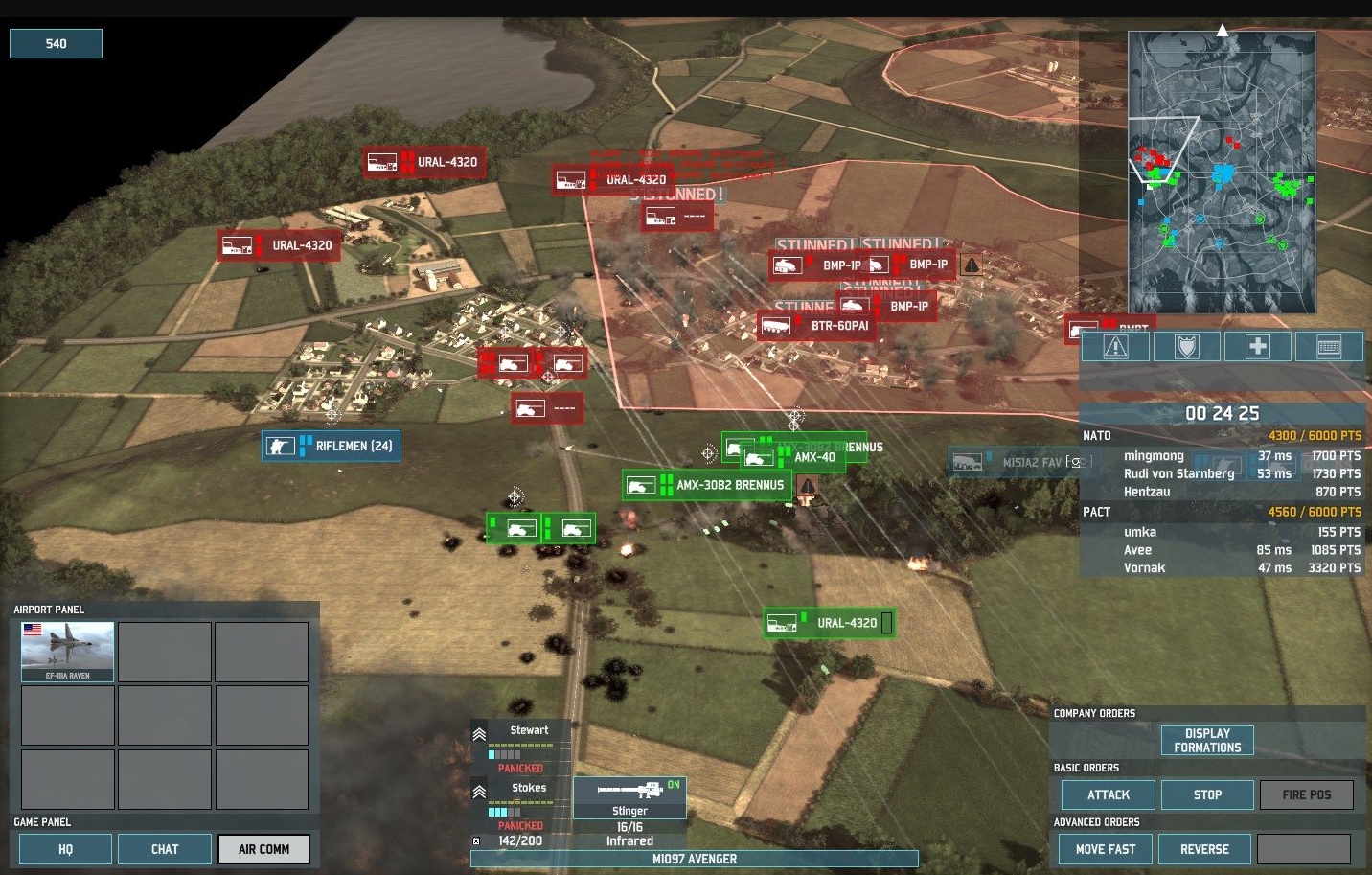Issue a FIRE POS order
1372x875 pixels.
[x=1307, y=794]
